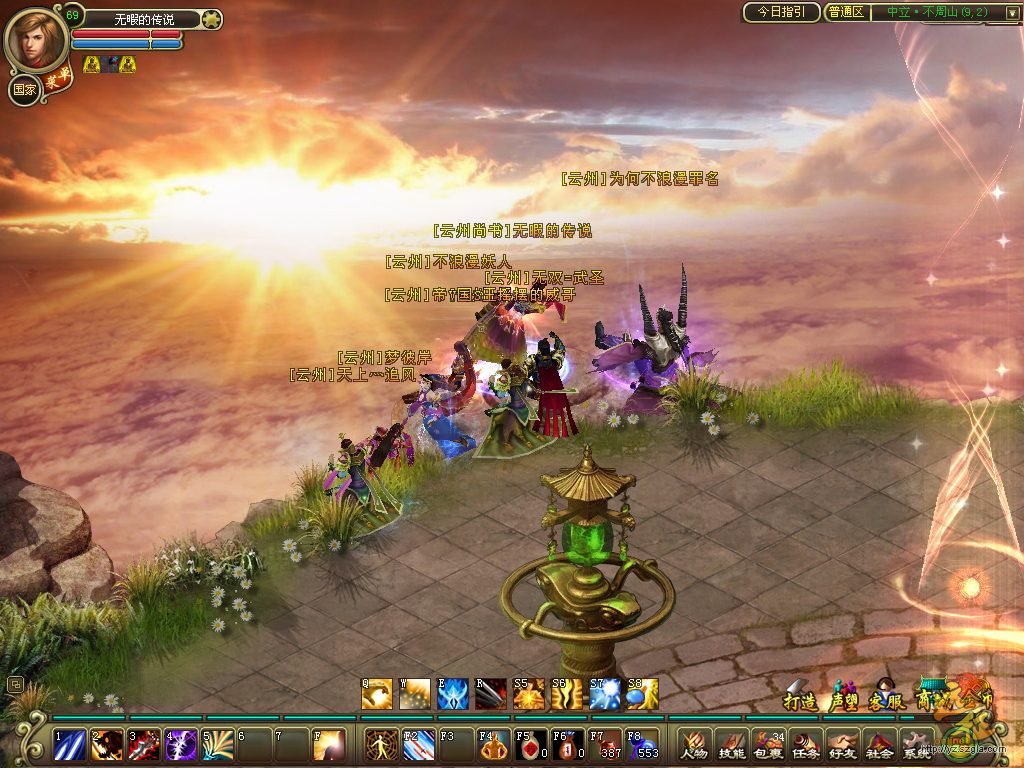Click the player character portrait
The height and width of the screenshot is (768, 1024).
click(x=36, y=40)
